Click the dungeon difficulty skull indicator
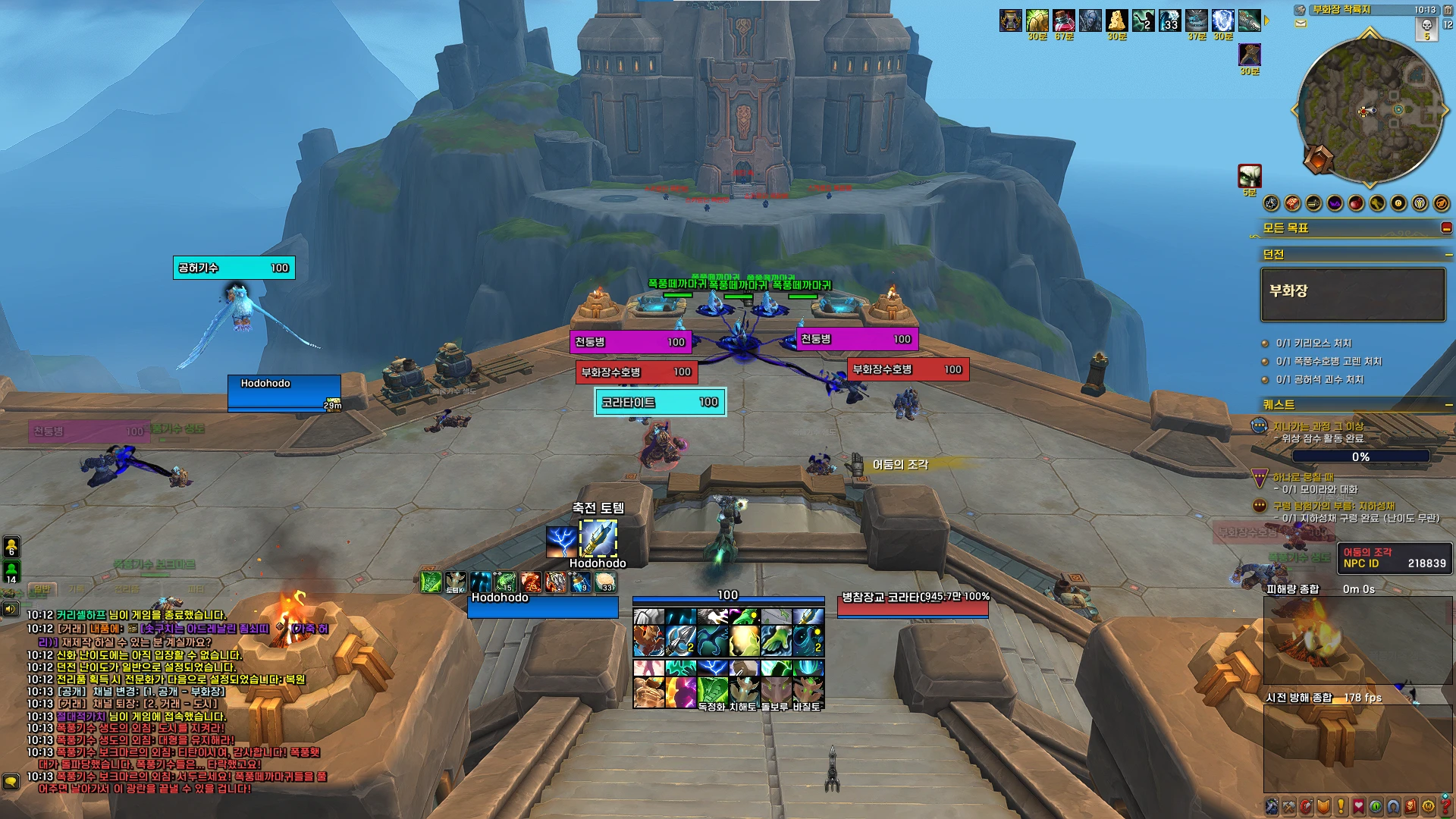The width and height of the screenshot is (1456, 819). tap(1426, 27)
